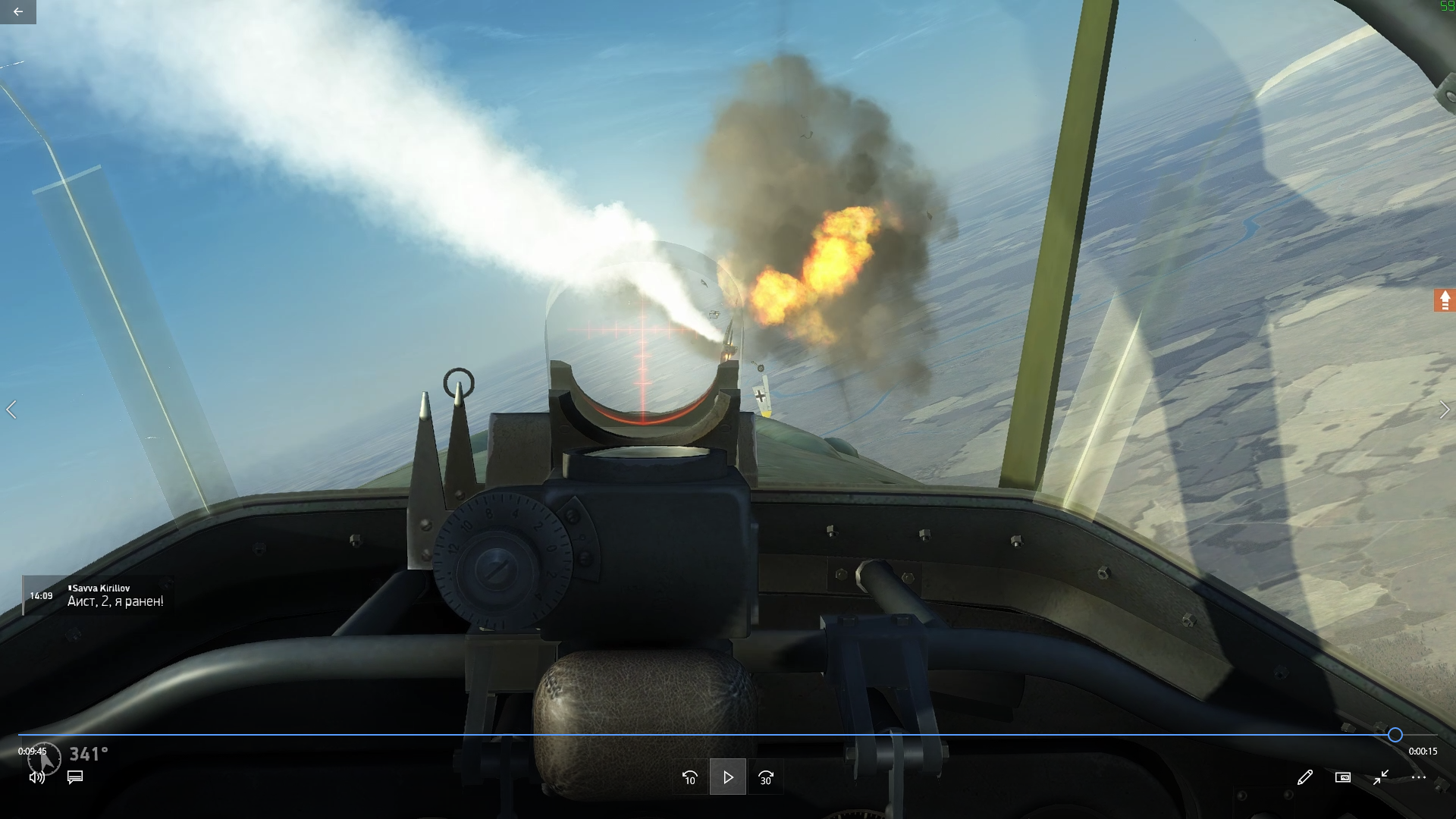Go to the previous item

[x=11, y=410]
